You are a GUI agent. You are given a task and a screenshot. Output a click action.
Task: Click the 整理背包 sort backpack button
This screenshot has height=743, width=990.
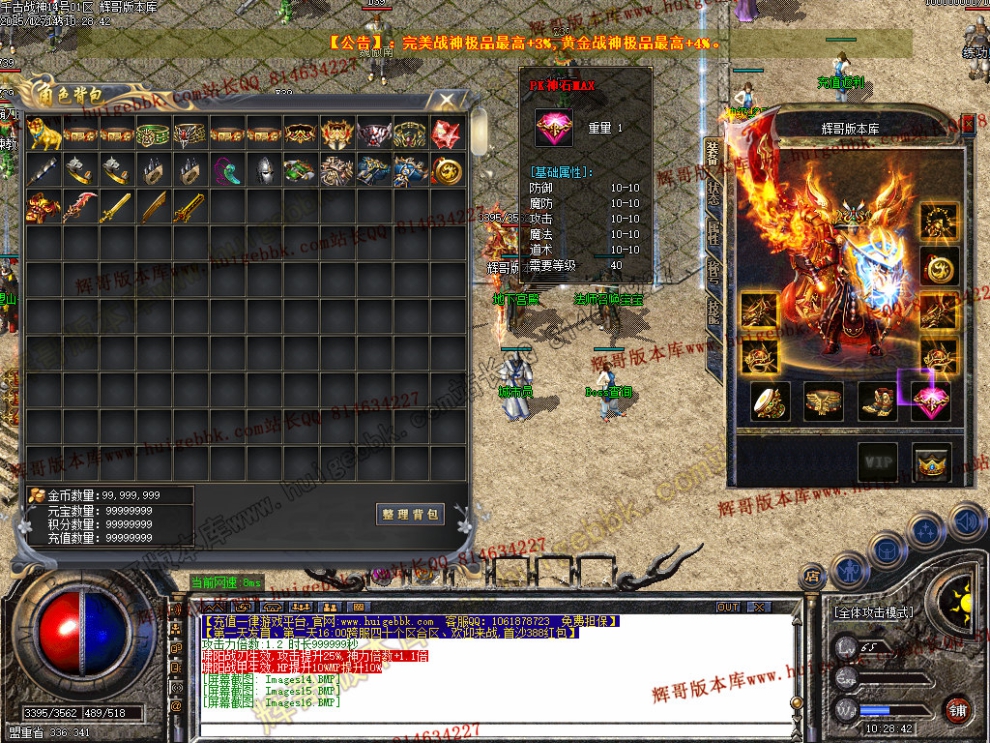410,514
